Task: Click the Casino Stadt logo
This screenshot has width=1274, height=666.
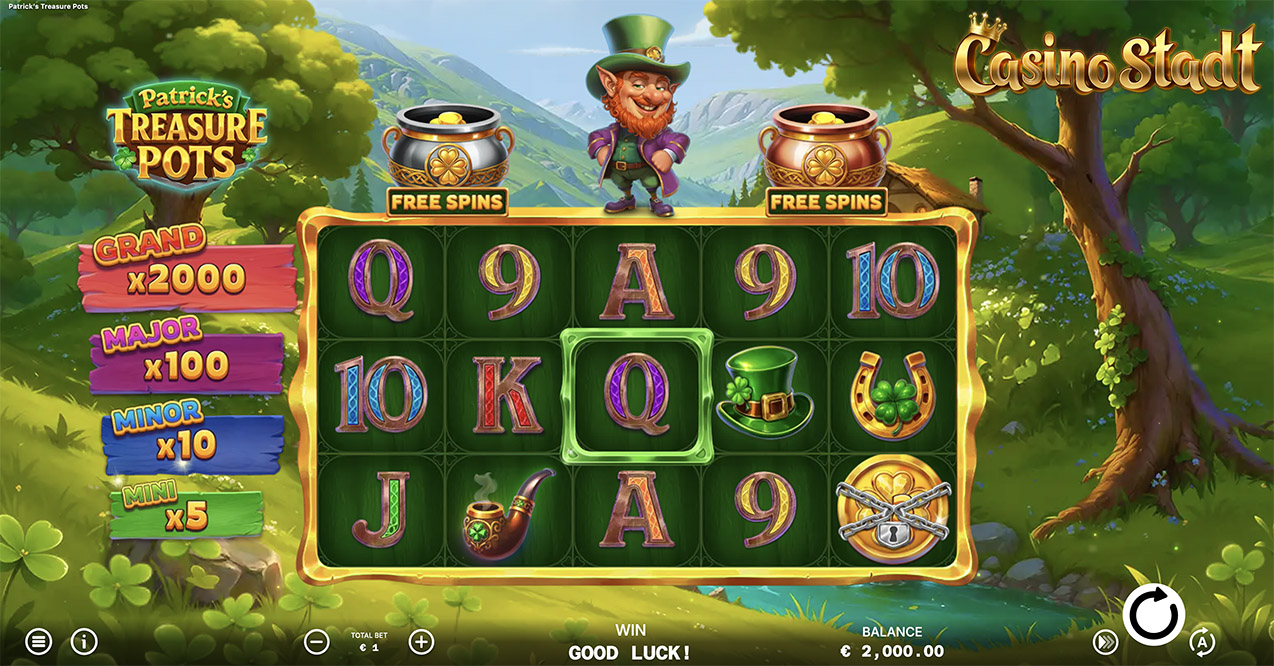Action: pyautogui.click(x=1108, y=60)
